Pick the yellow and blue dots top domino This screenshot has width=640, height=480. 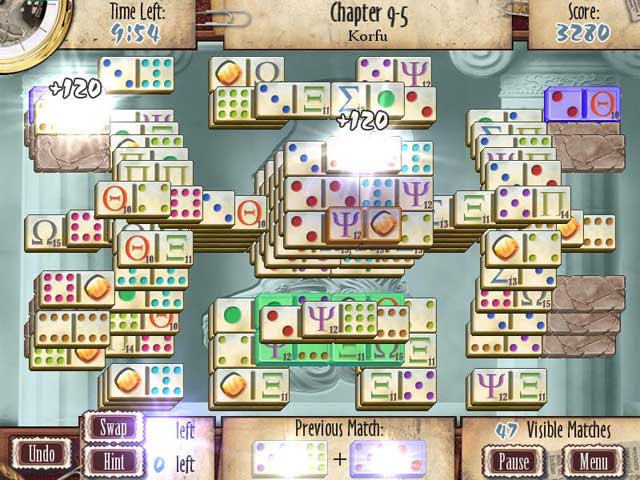click(x=137, y=74)
